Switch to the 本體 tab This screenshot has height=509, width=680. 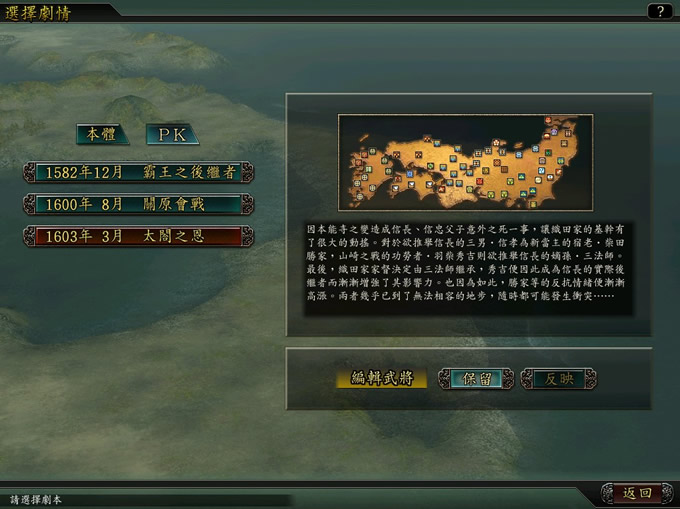pyautogui.click(x=102, y=134)
